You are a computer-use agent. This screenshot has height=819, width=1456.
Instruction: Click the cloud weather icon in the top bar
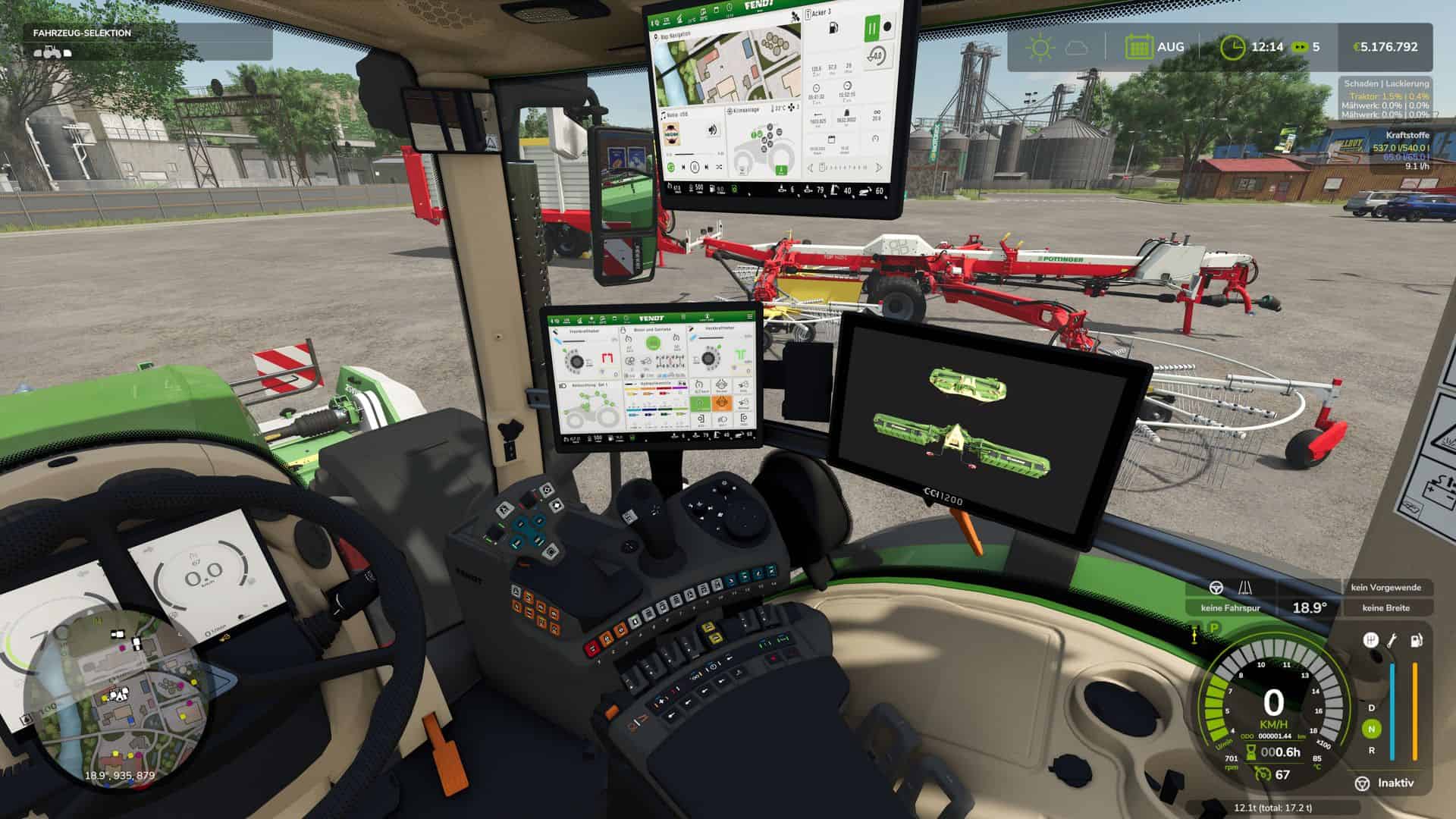[1076, 47]
